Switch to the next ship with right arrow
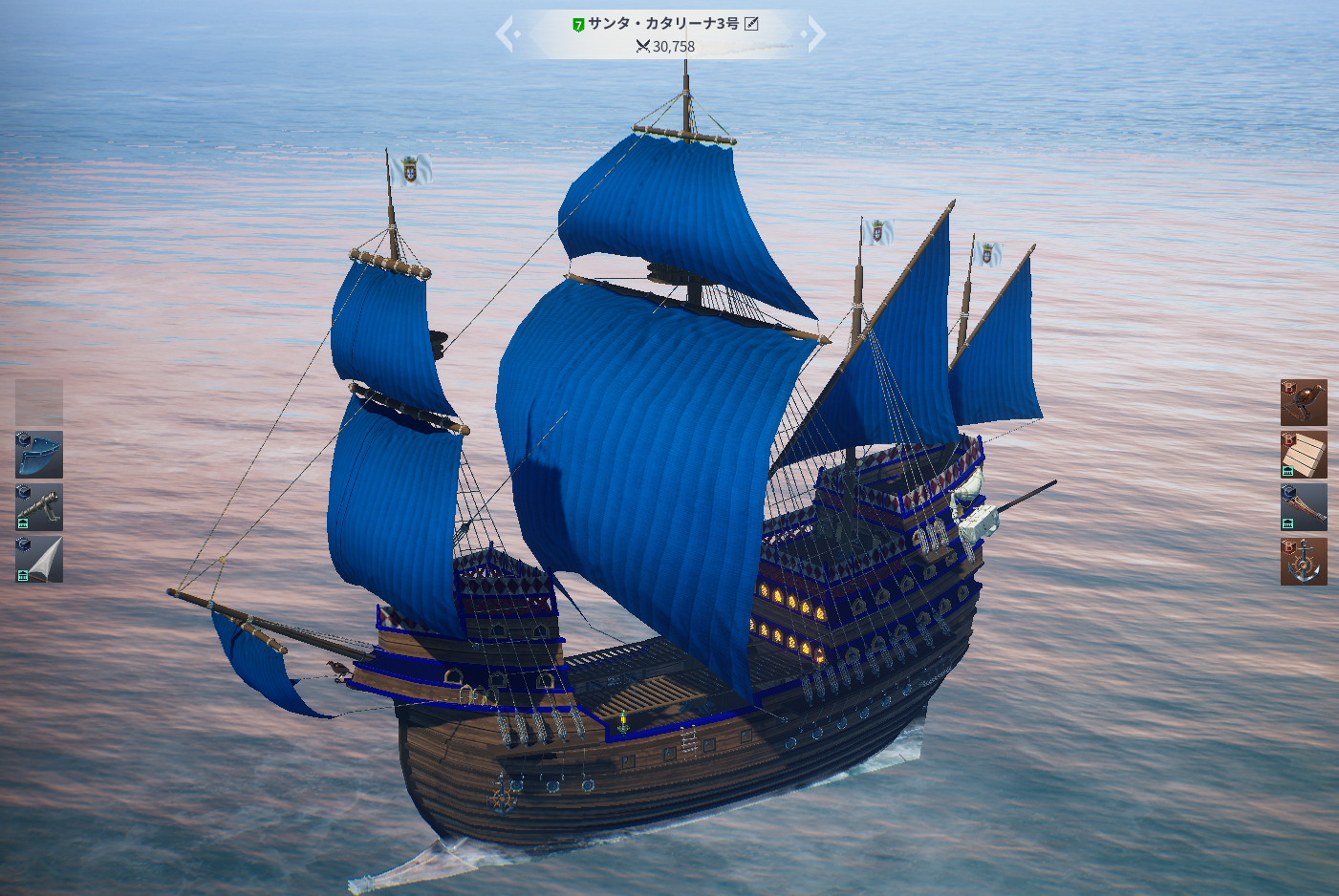The height and width of the screenshot is (896, 1339). click(814, 34)
